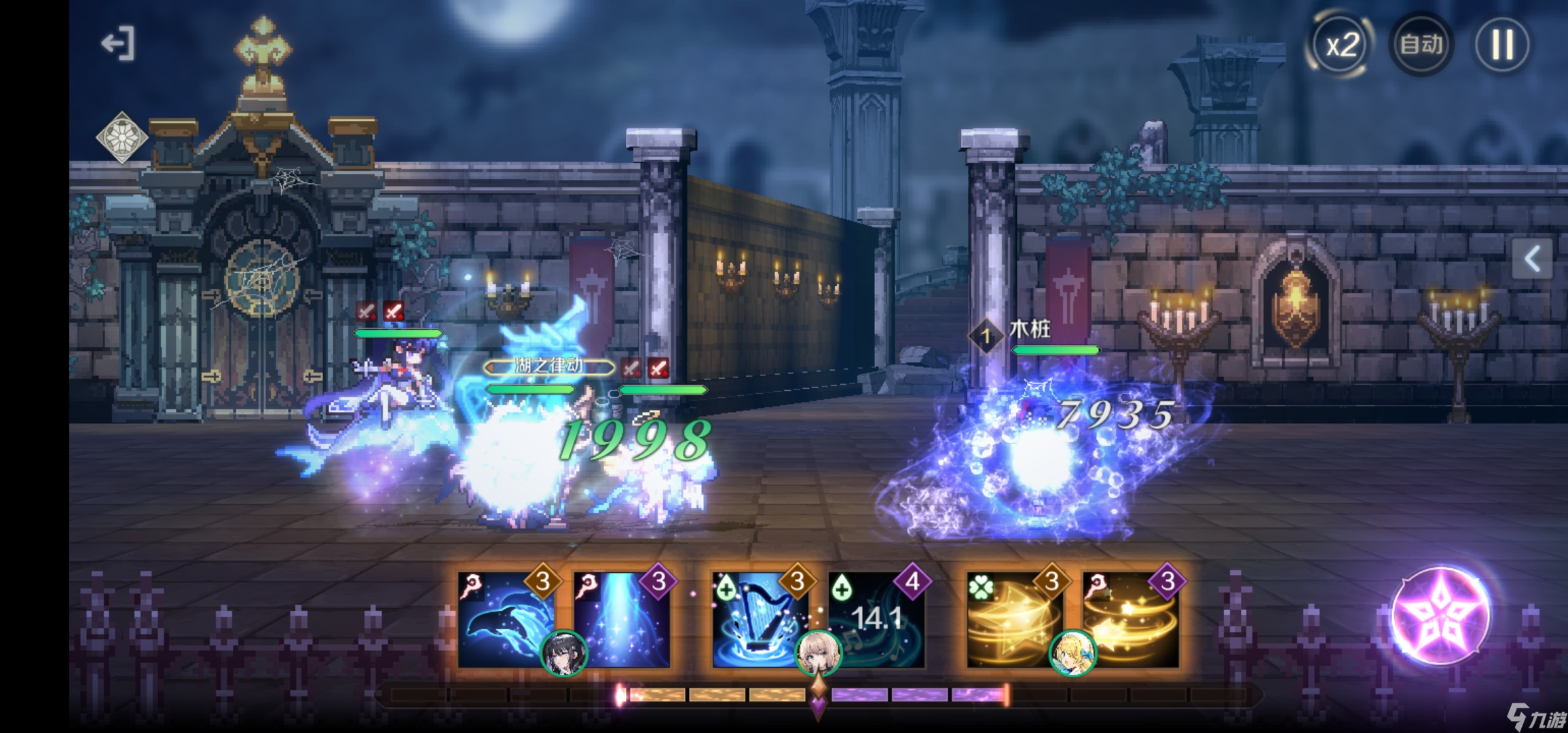Screen dimensions: 1568x733
Task: Click the exit battle arrow icon
Action: tap(118, 44)
